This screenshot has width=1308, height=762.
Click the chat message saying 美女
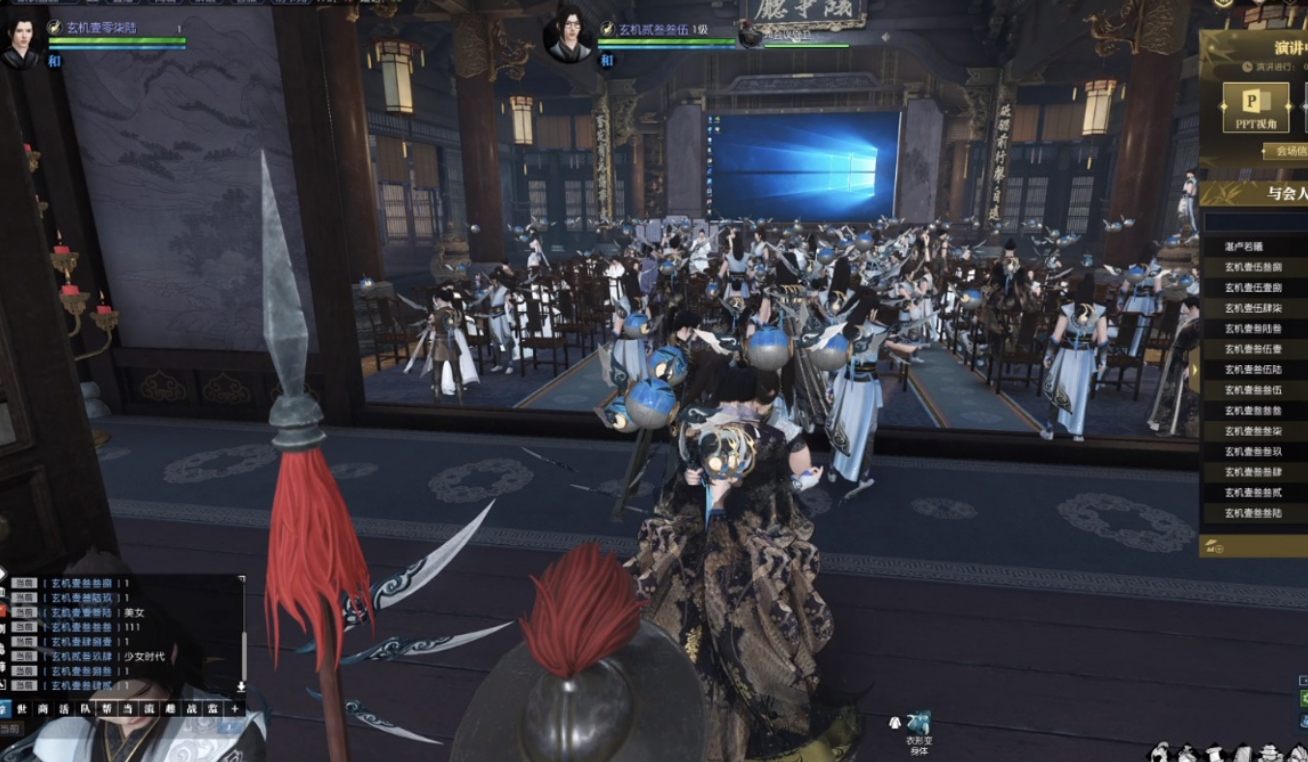(x=134, y=612)
